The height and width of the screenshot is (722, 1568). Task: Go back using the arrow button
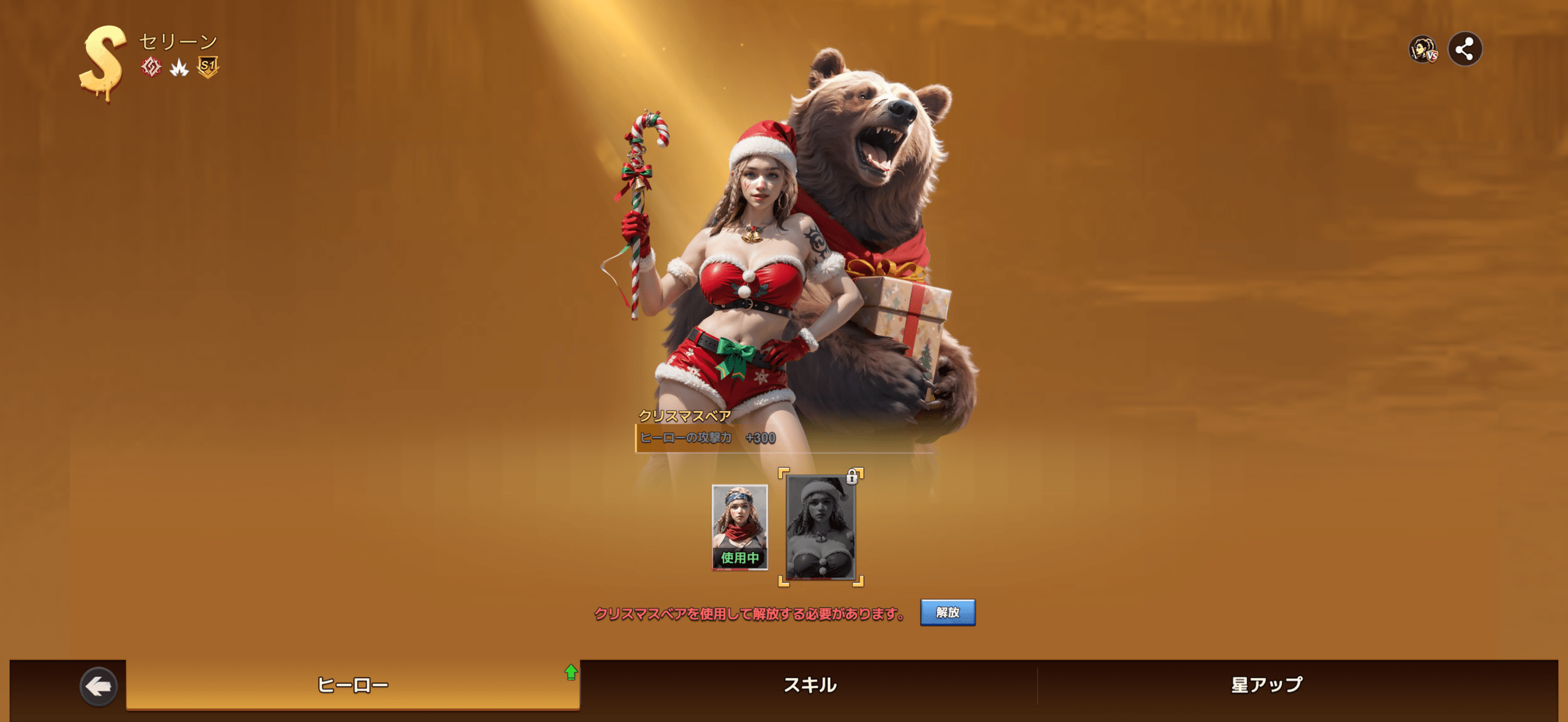(x=98, y=686)
